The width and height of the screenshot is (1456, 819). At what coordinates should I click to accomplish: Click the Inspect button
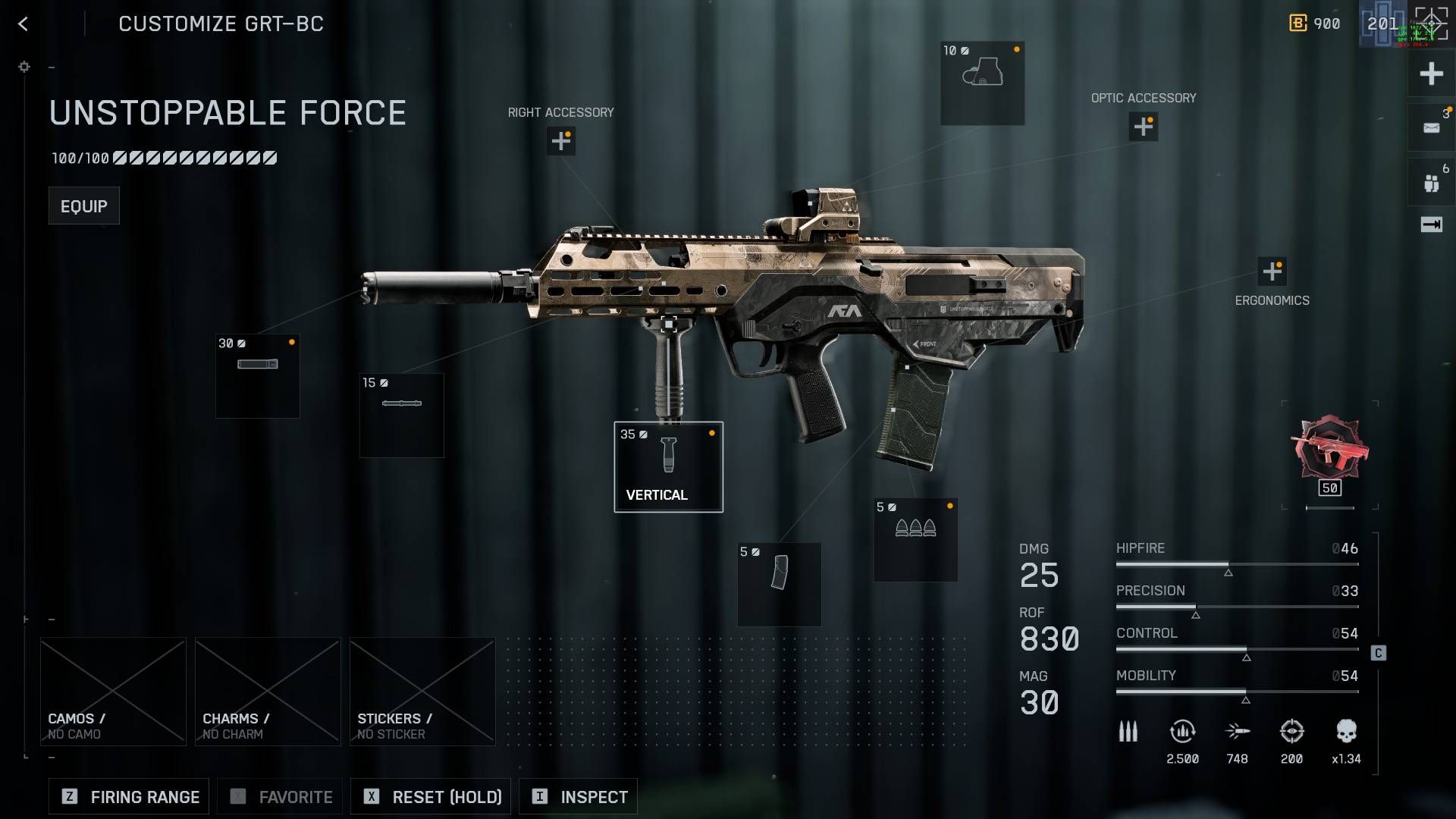[578, 796]
